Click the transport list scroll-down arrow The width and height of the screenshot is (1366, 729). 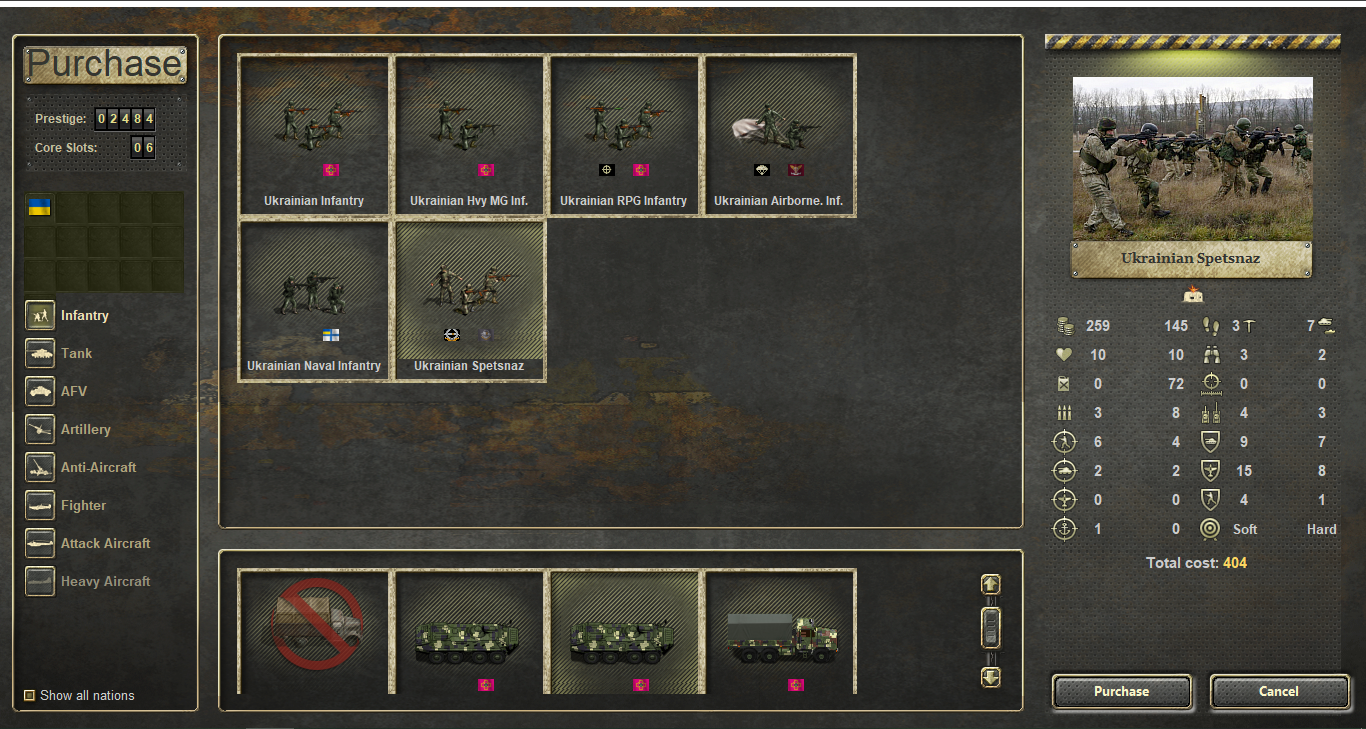pyautogui.click(x=990, y=677)
